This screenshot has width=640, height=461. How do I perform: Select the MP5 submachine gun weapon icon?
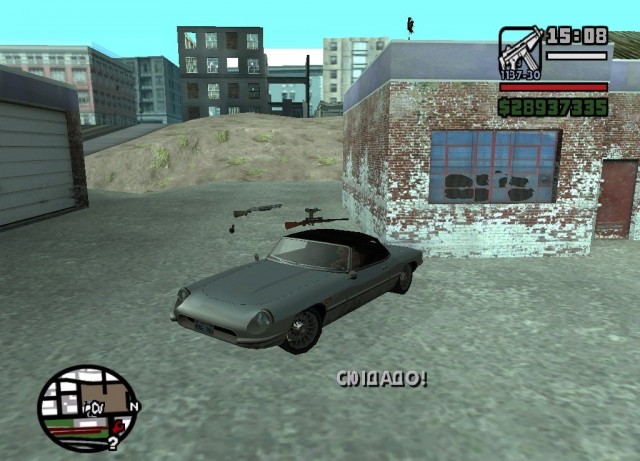pos(520,49)
